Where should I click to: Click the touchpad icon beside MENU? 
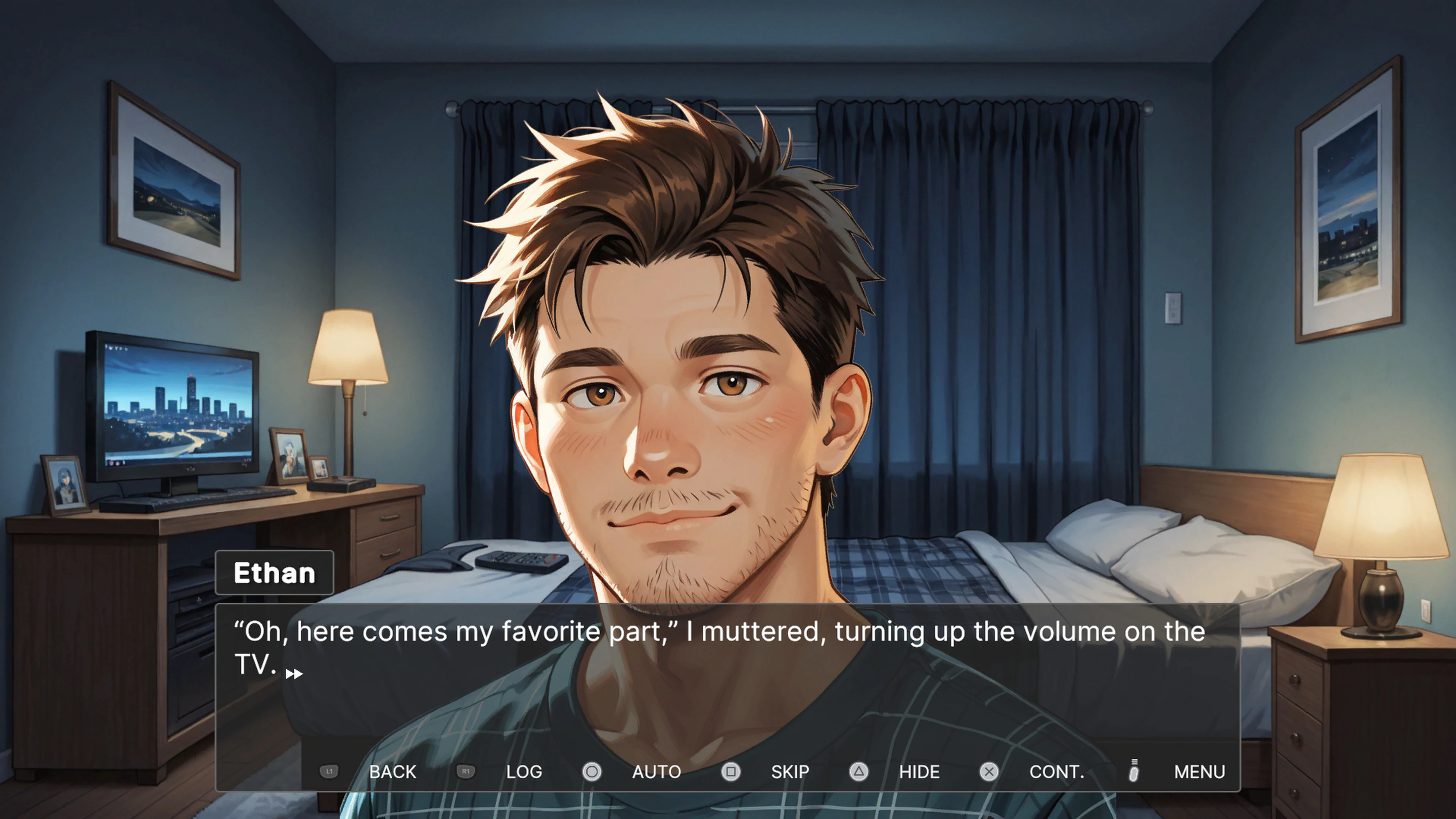click(x=1133, y=772)
